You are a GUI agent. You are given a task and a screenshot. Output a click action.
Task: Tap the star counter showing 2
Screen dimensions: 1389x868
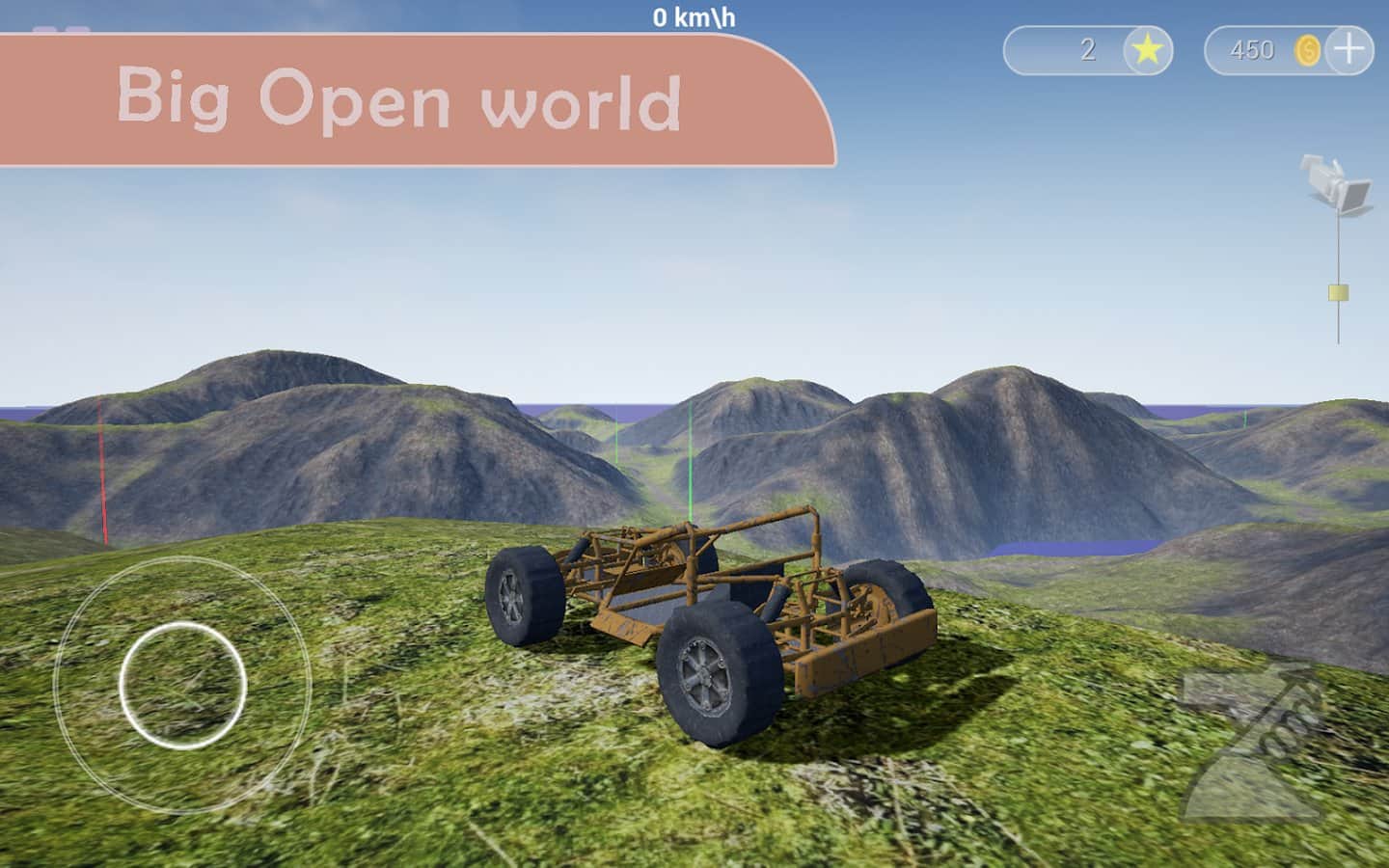click(1087, 51)
